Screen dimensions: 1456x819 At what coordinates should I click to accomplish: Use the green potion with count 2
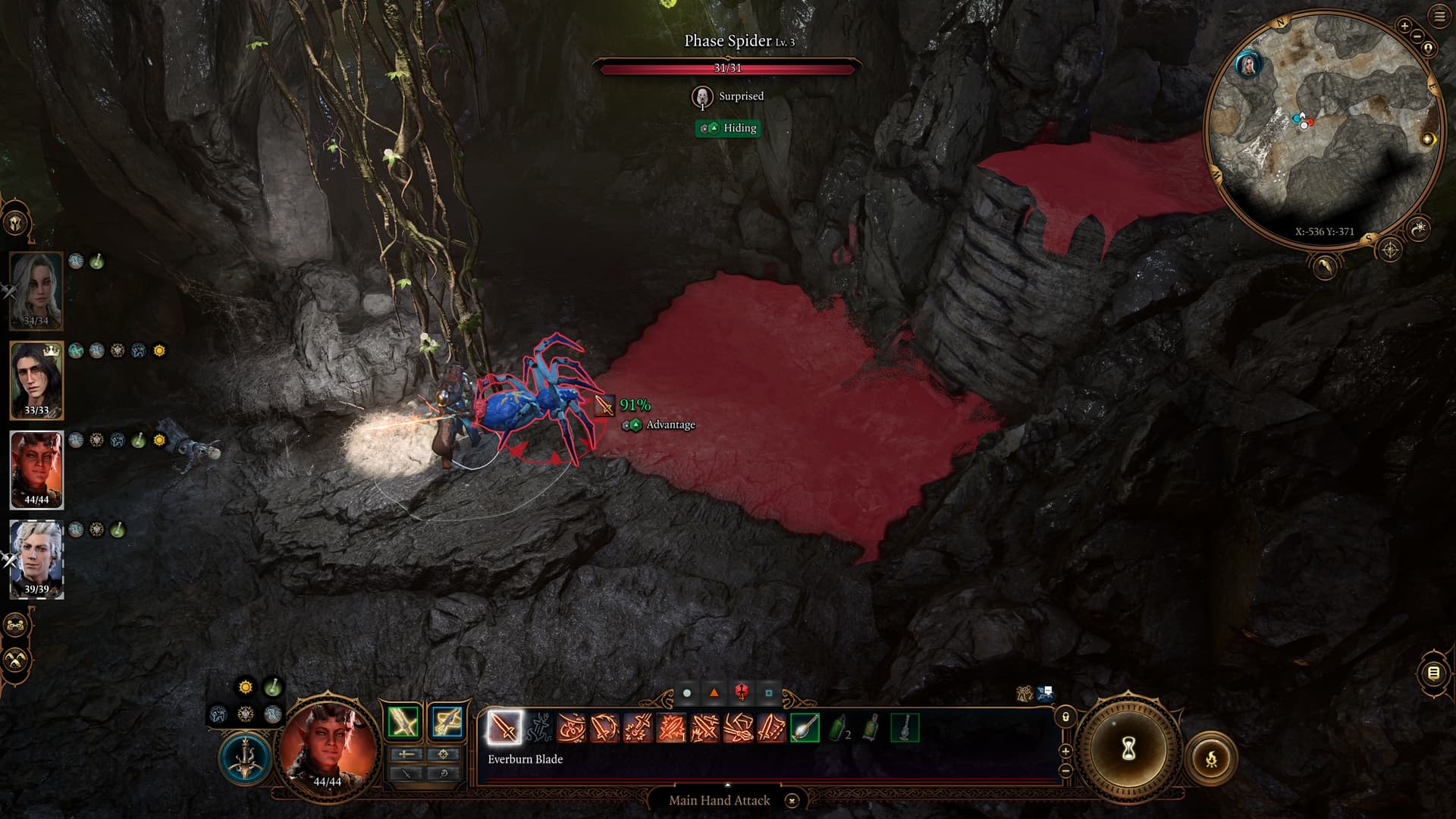click(837, 728)
